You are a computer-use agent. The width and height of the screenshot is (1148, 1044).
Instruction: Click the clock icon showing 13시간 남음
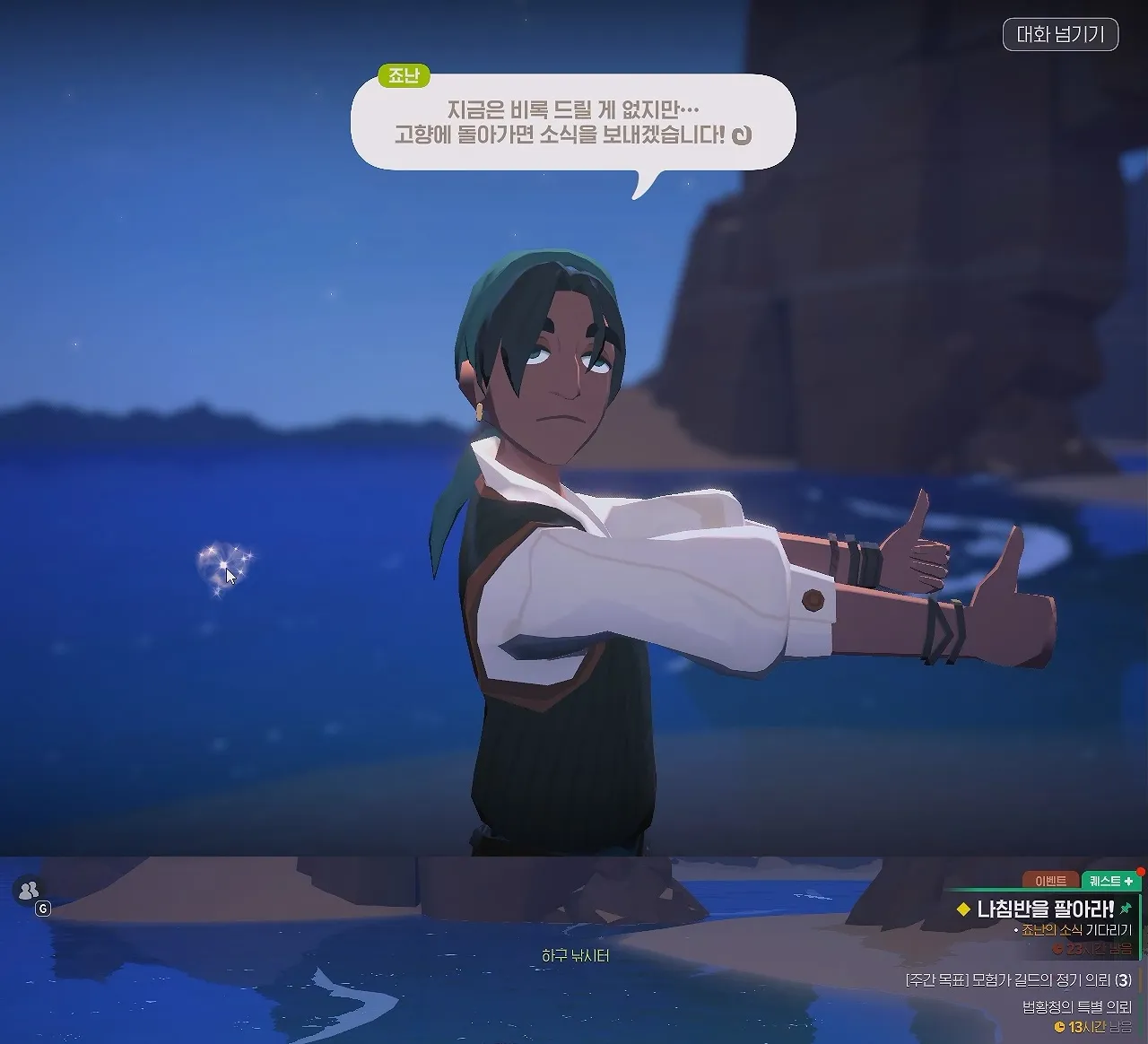tap(1059, 1025)
